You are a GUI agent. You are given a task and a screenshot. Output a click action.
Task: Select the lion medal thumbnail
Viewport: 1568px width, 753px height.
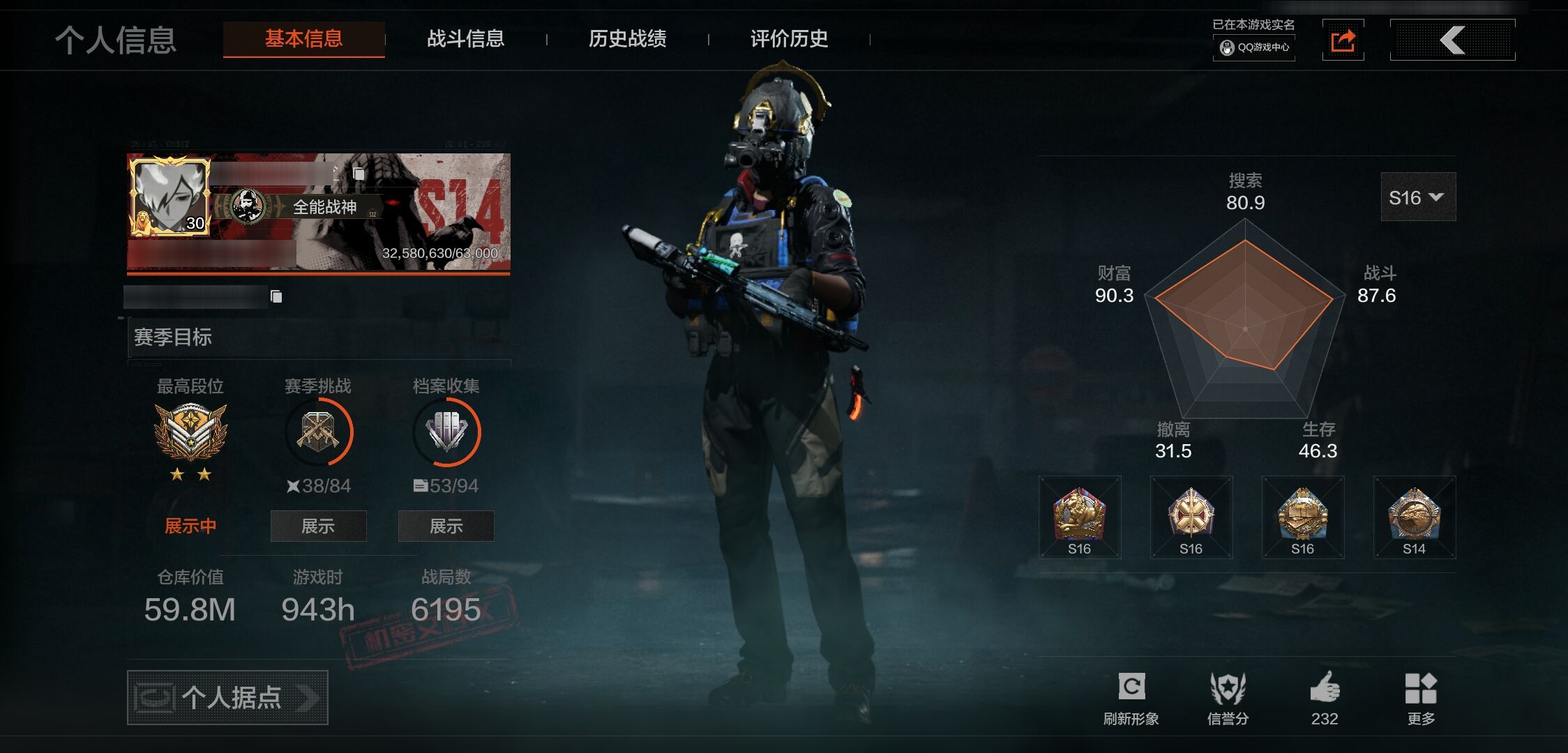point(1079,517)
